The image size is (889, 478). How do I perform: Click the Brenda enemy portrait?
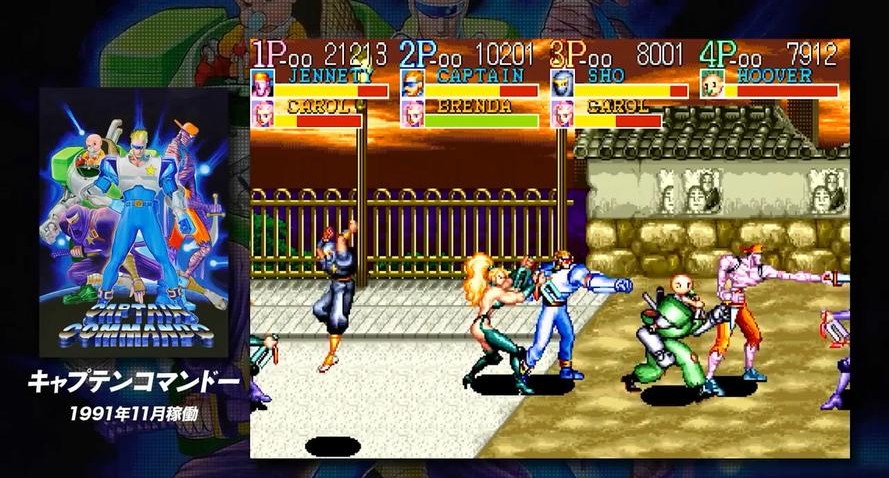411,113
